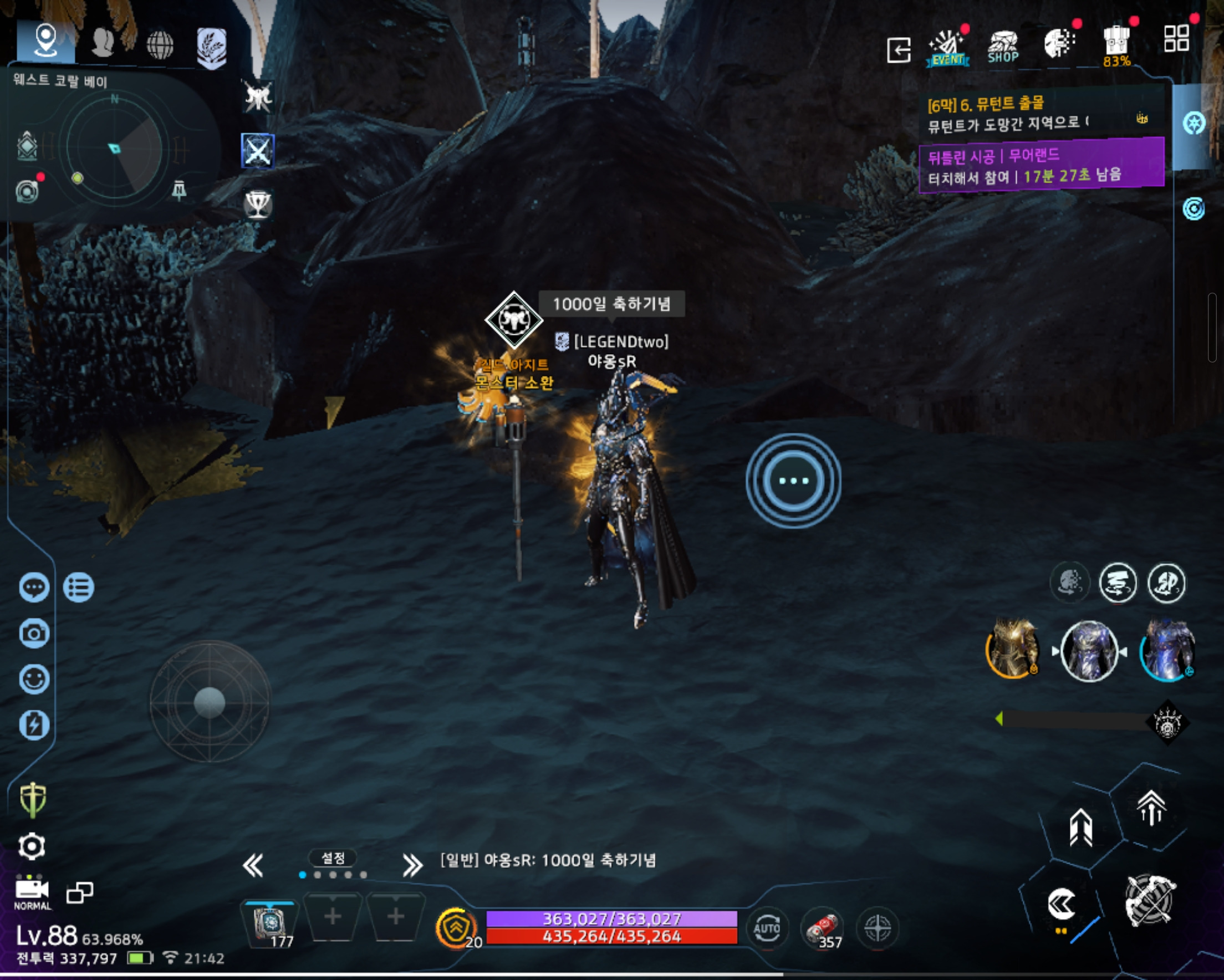Image resolution: width=1224 pixels, height=980 pixels.
Task: Open the gear settings icon
Action: (32, 846)
